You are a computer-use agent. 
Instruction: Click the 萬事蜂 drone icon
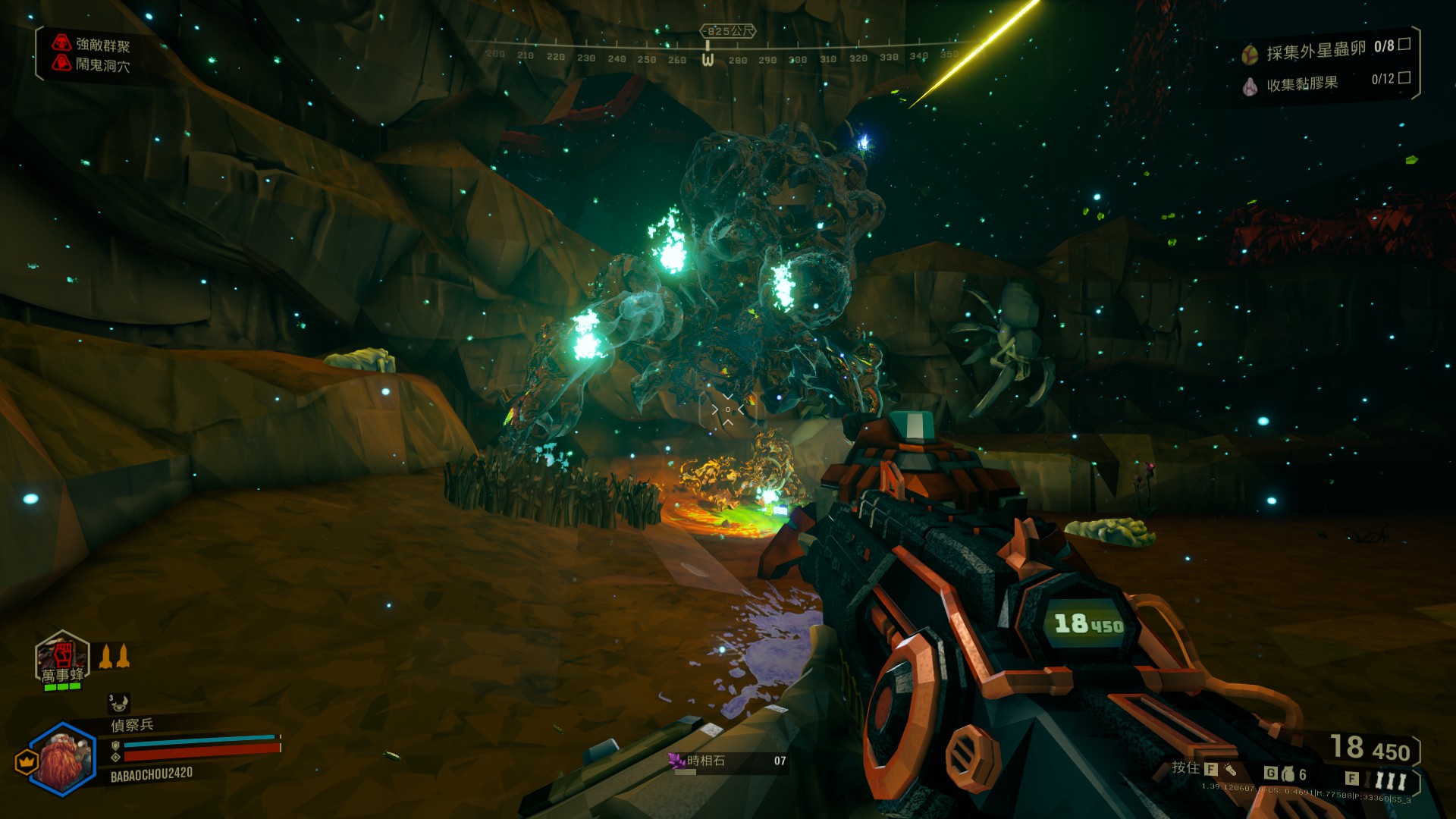(x=62, y=657)
